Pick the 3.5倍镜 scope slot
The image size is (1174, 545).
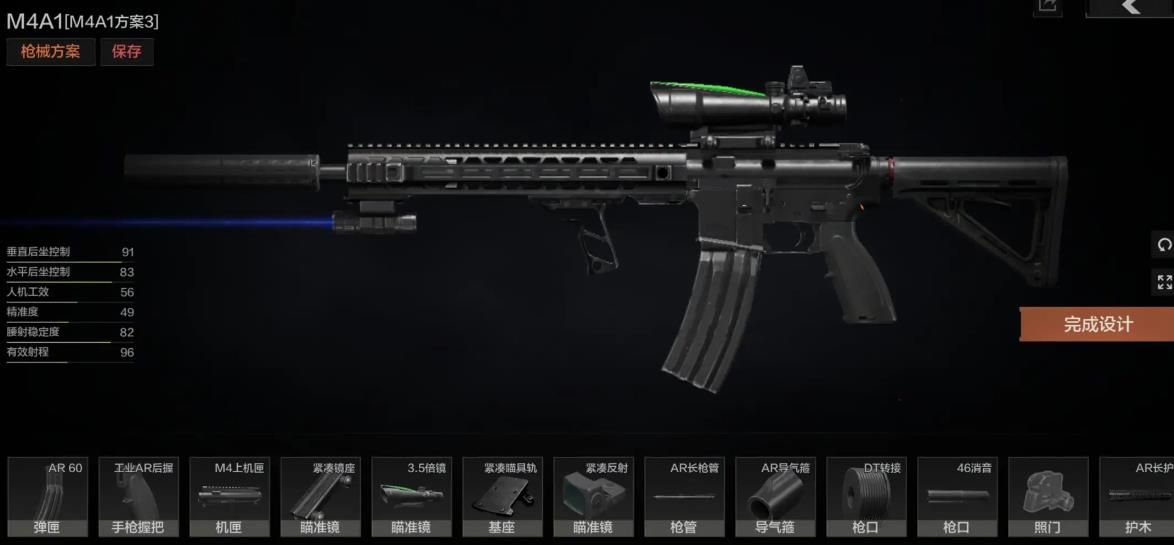coord(411,497)
